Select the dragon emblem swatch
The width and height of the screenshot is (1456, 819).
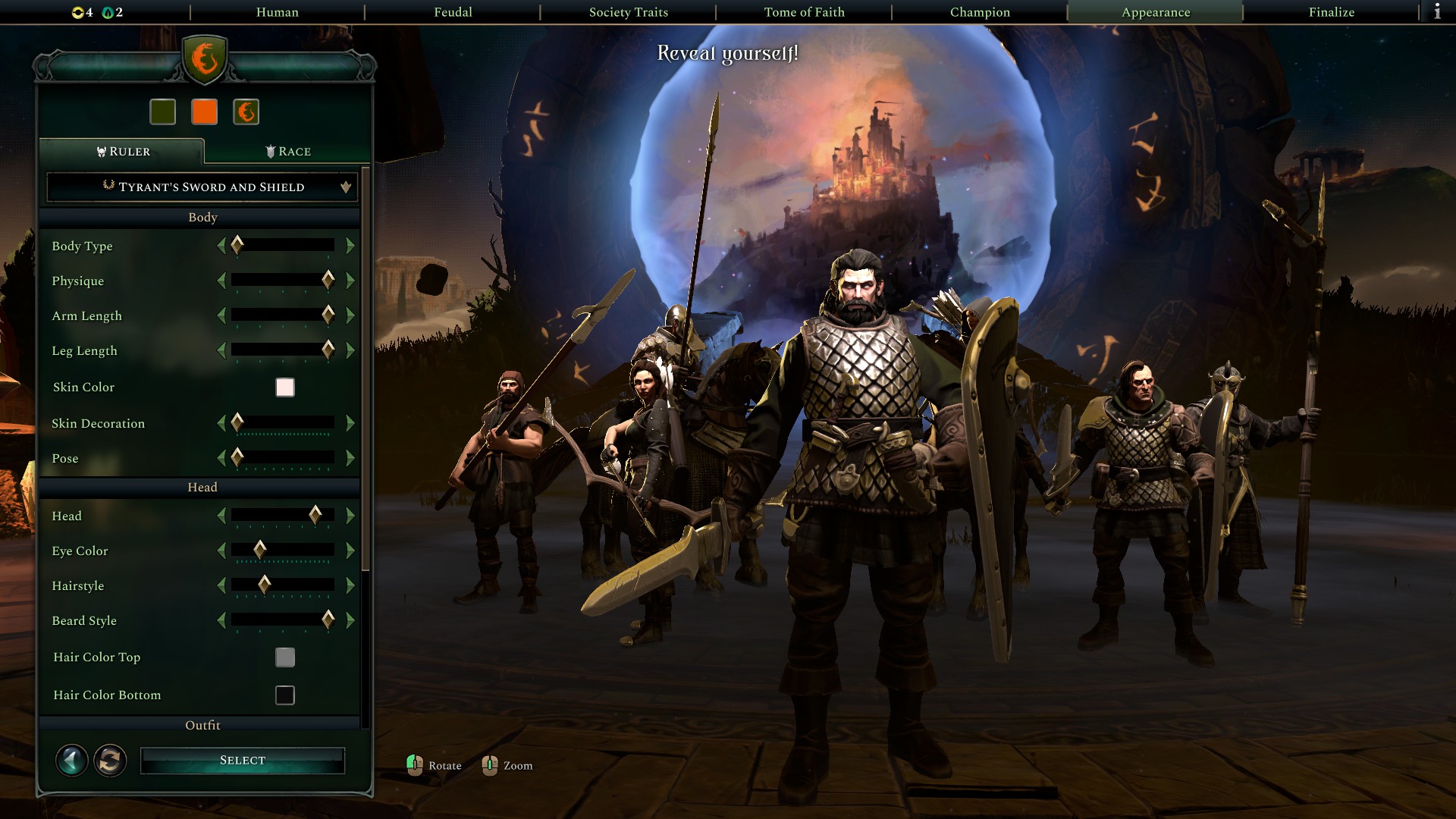tap(245, 111)
